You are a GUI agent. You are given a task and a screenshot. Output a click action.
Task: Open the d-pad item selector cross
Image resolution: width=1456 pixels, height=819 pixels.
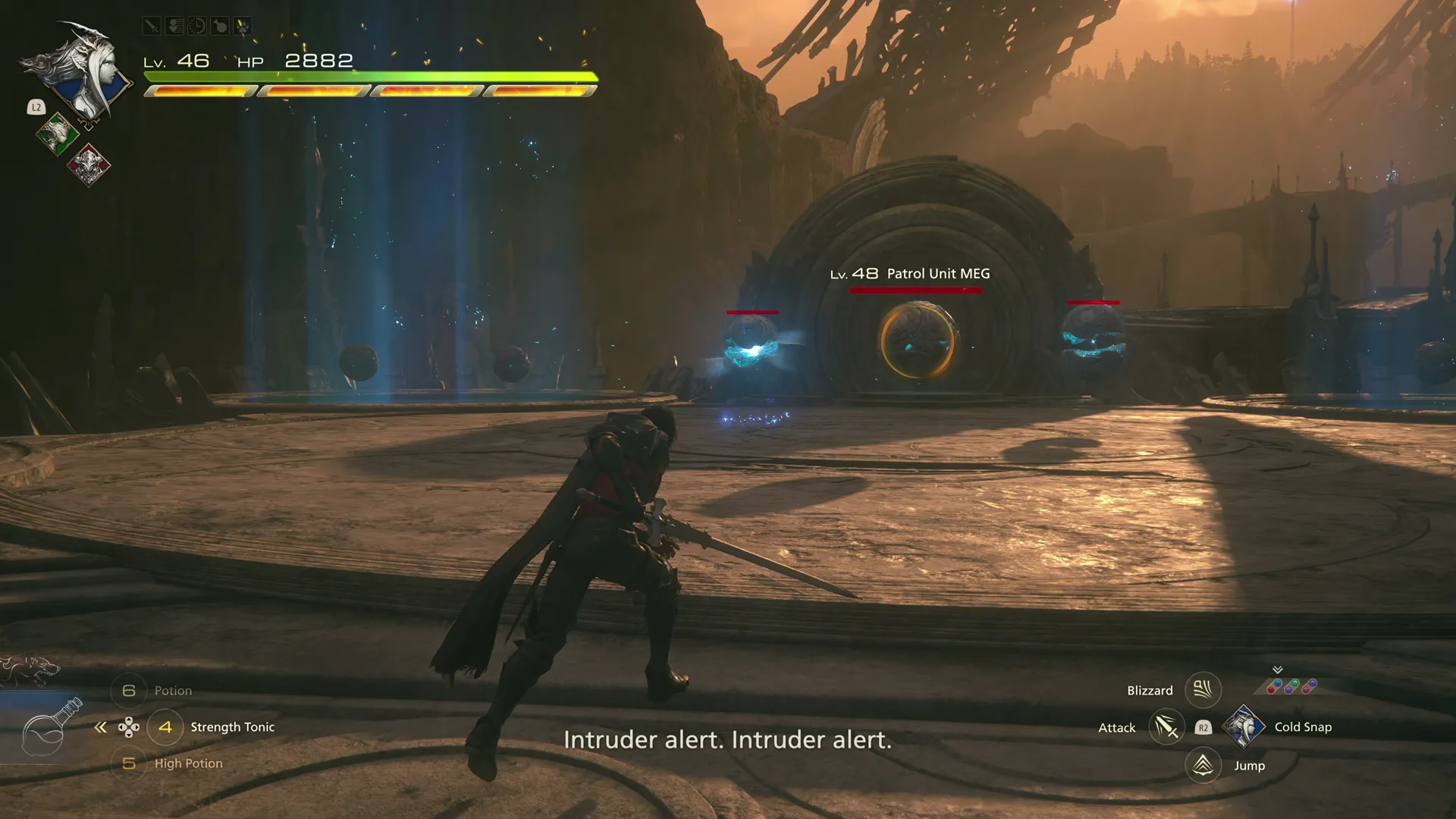pos(129,726)
